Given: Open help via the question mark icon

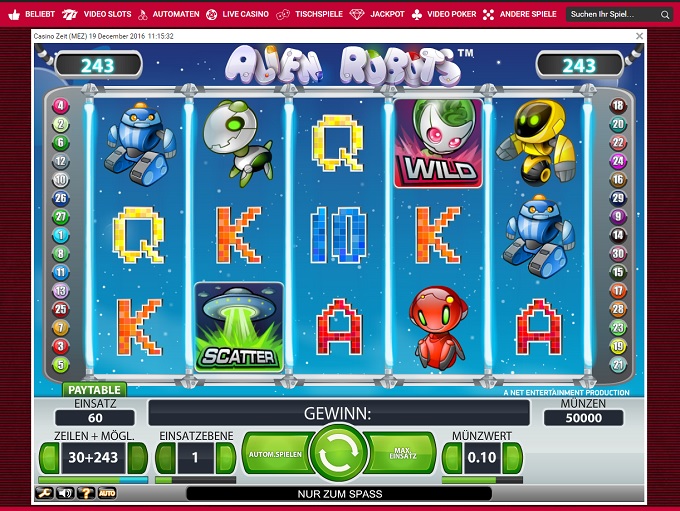Looking at the screenshot, I should (86, 493).
